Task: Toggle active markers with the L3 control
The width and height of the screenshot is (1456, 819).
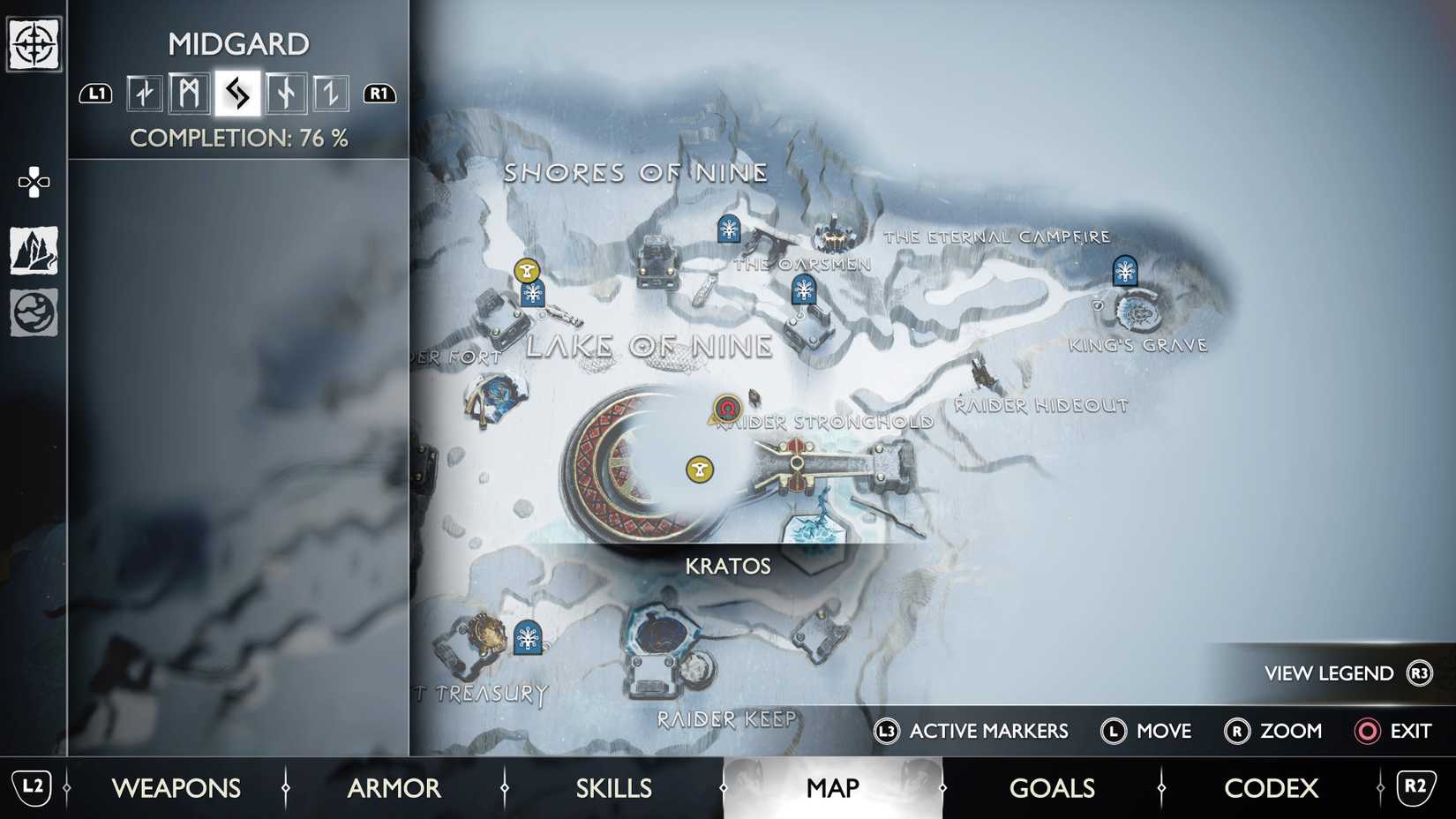Action: 971,732
